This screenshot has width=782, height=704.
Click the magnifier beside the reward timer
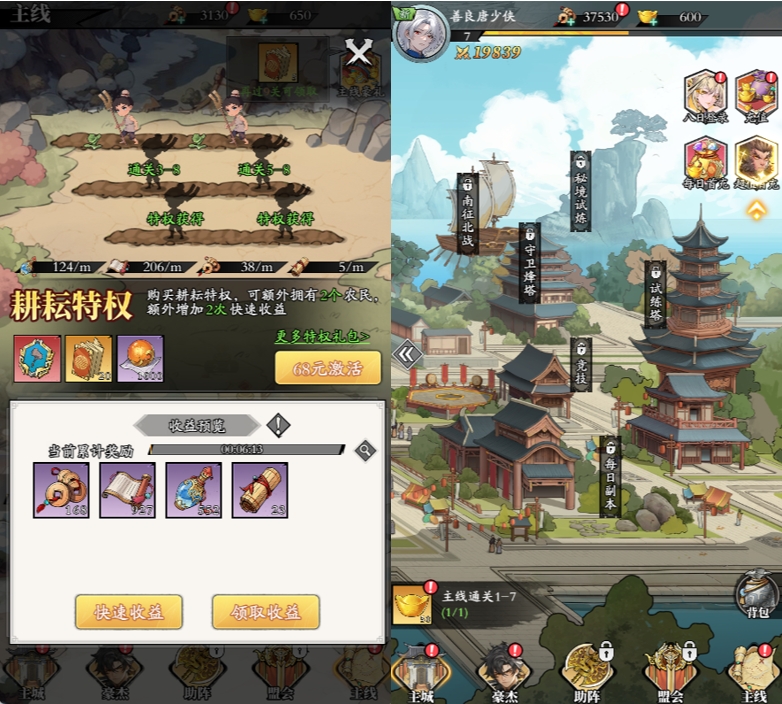(366, 451)
